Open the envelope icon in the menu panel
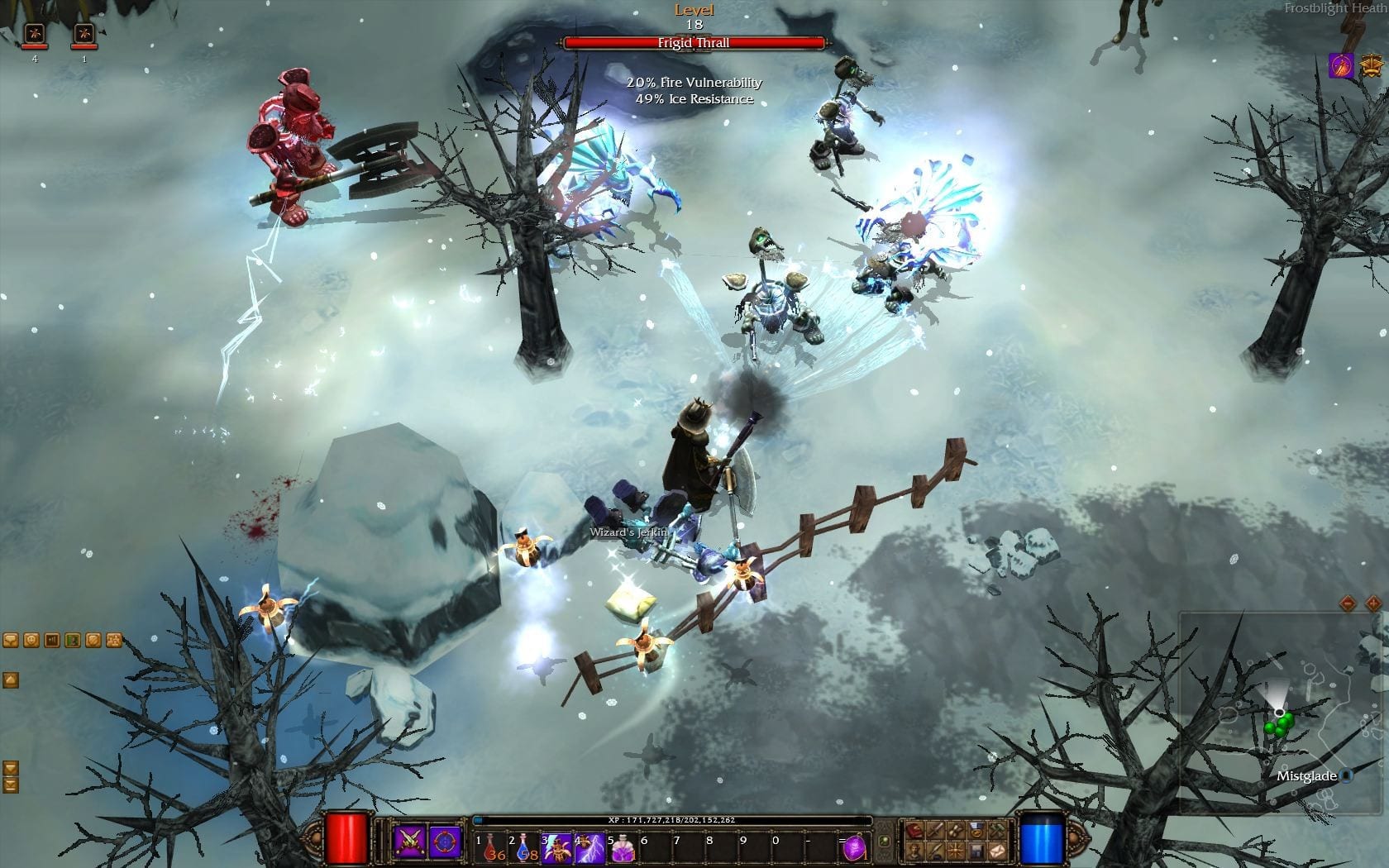Image resolution: width=1389 pixels, height=868 pixels. (998, 850)
